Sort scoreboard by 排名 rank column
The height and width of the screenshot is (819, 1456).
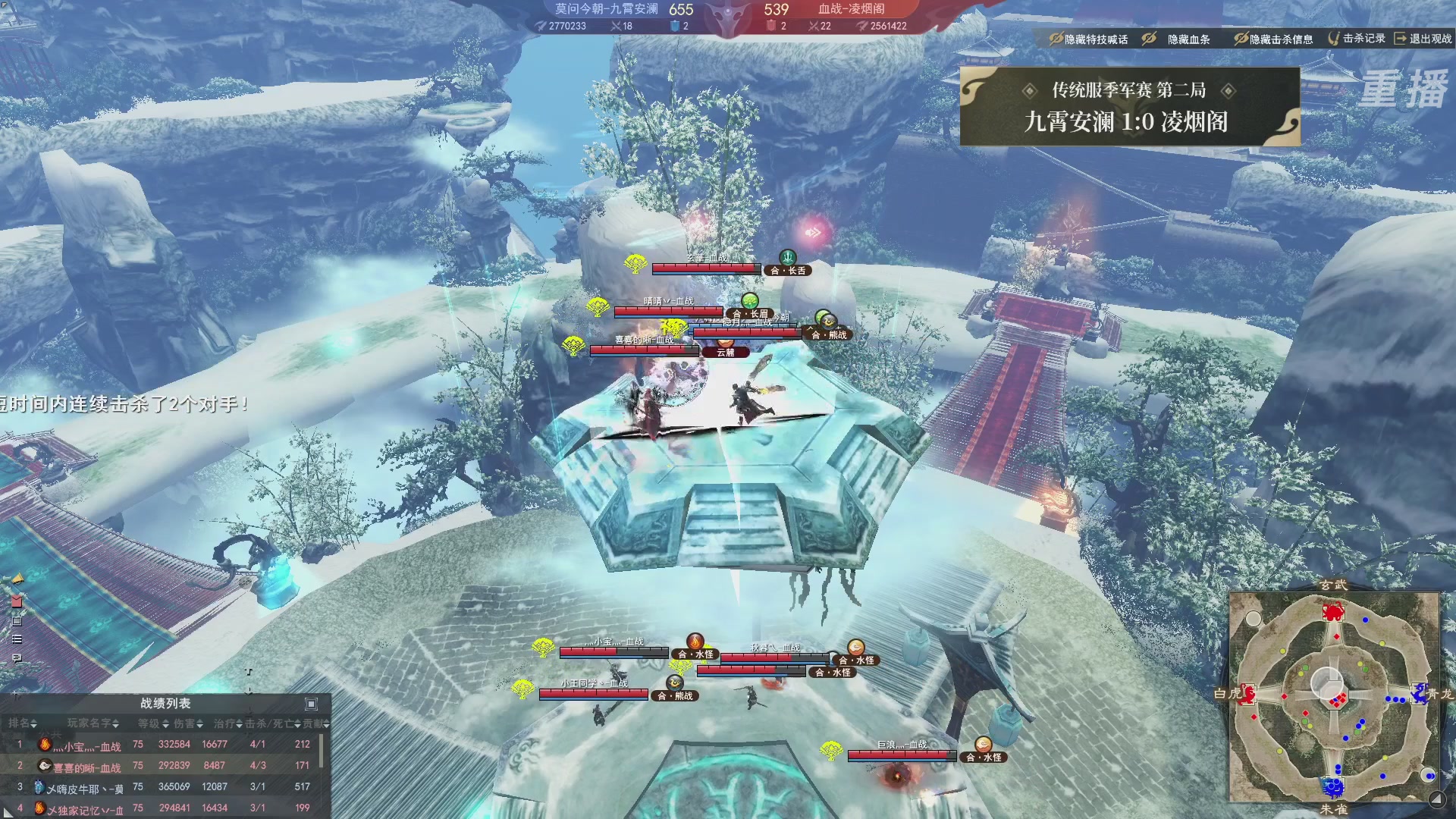(23, 723)
